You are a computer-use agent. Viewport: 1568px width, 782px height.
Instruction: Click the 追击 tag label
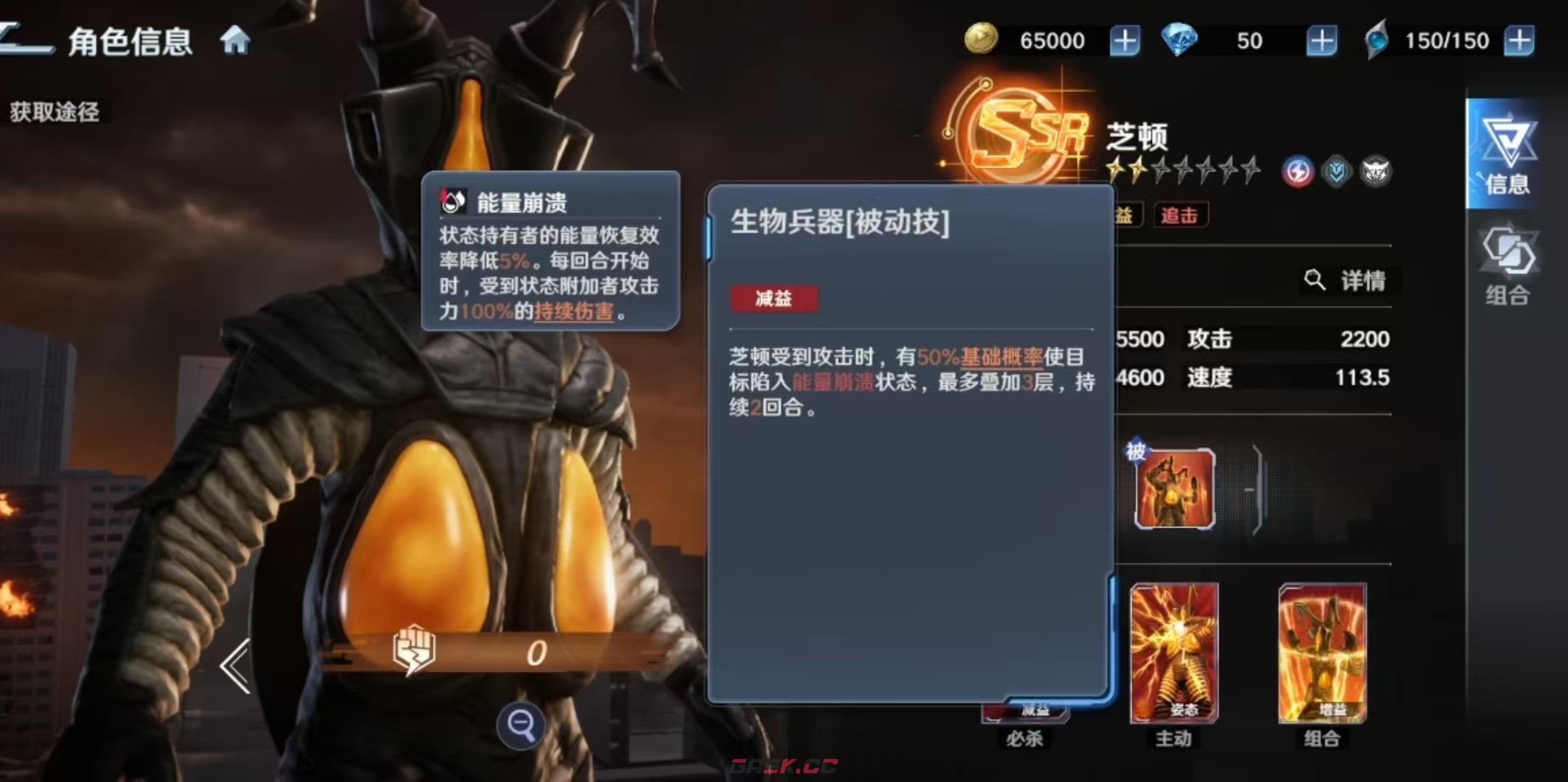coord(1180,216)
